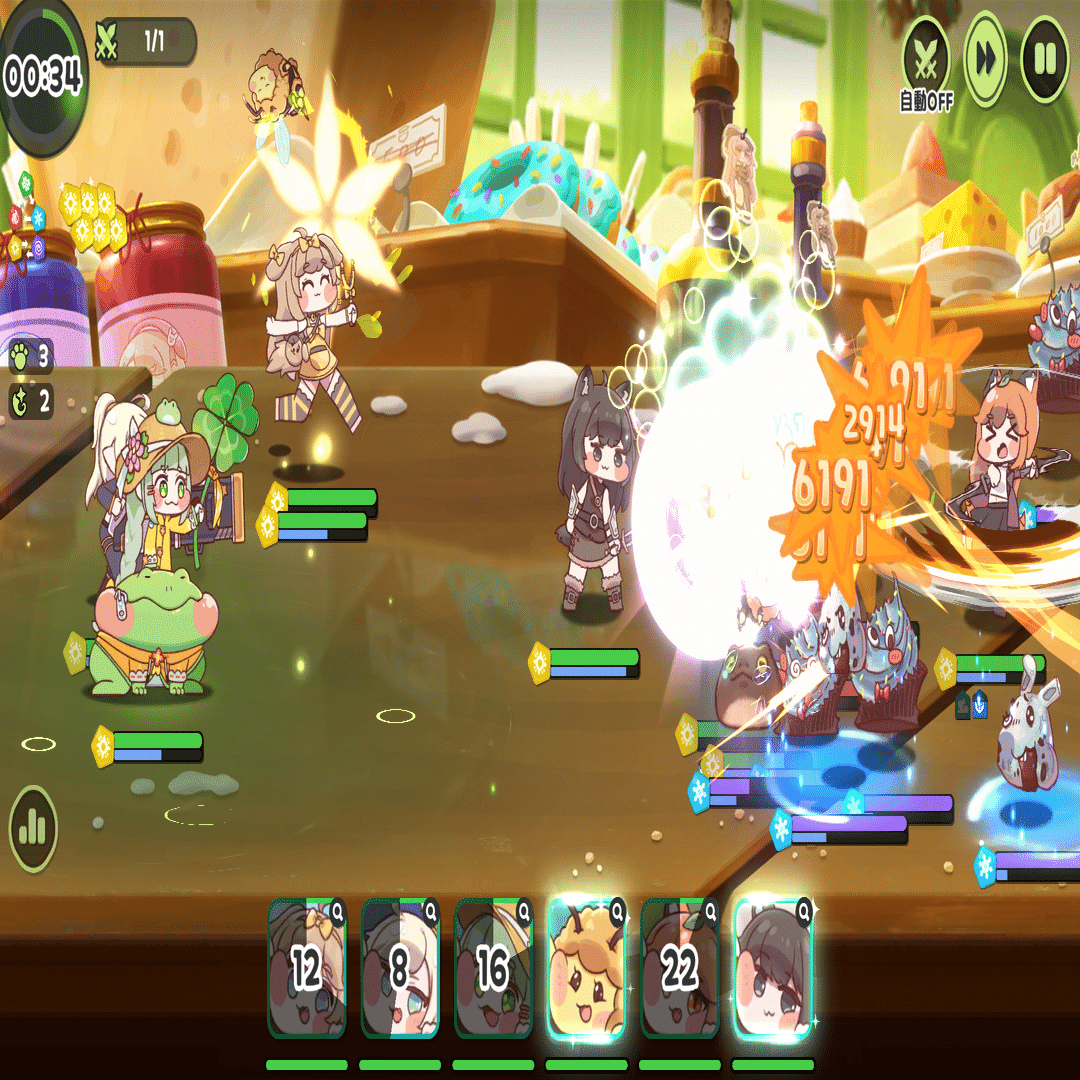Select skill card showing cooldown 22

coord(680,968)
